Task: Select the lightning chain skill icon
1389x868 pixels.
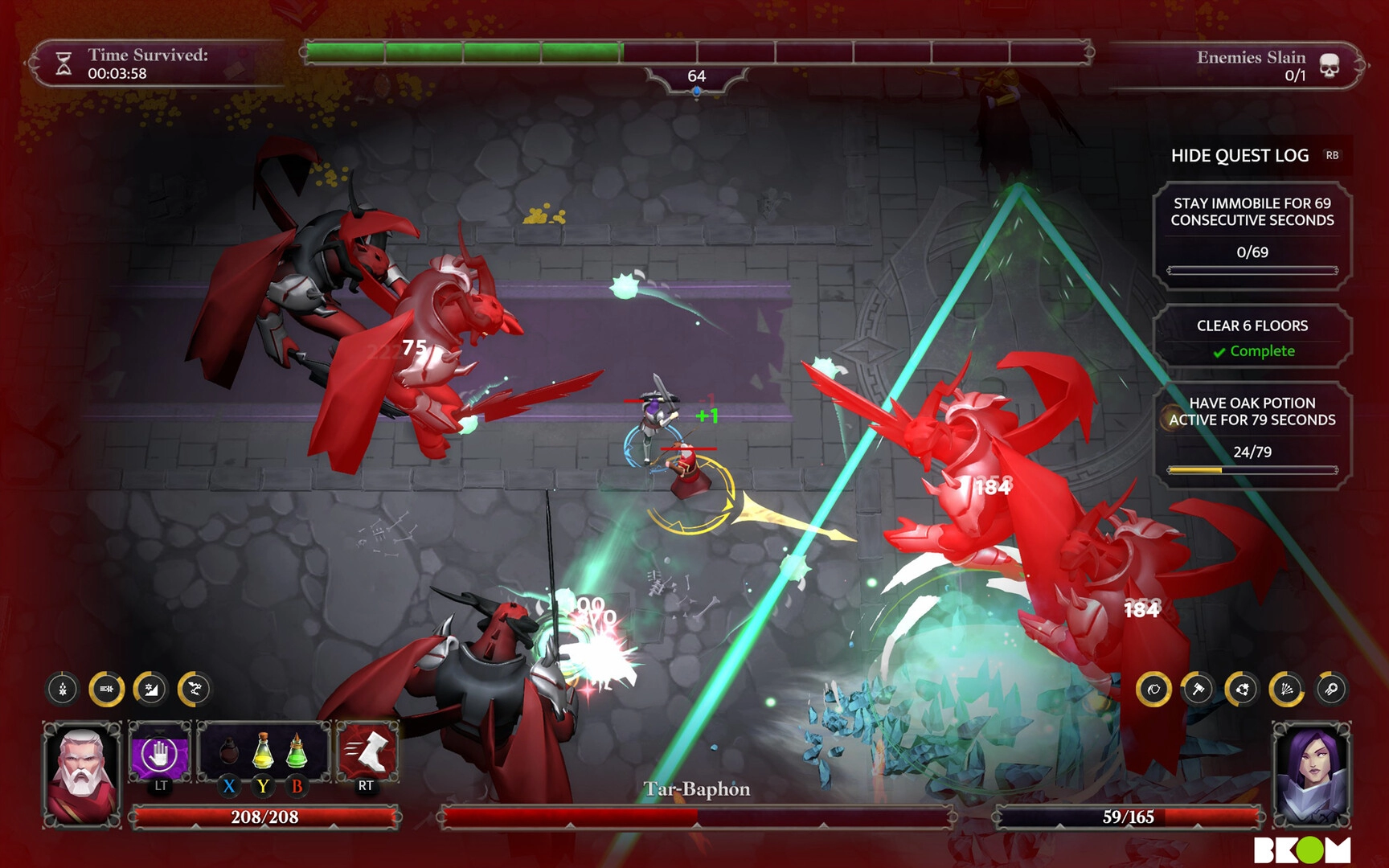Action: tap(195, 689)
